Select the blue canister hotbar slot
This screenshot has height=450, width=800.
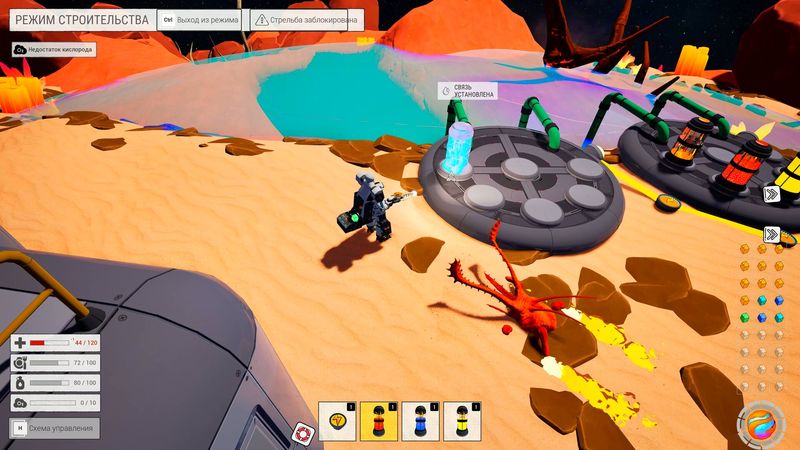[x=421, y=421]
